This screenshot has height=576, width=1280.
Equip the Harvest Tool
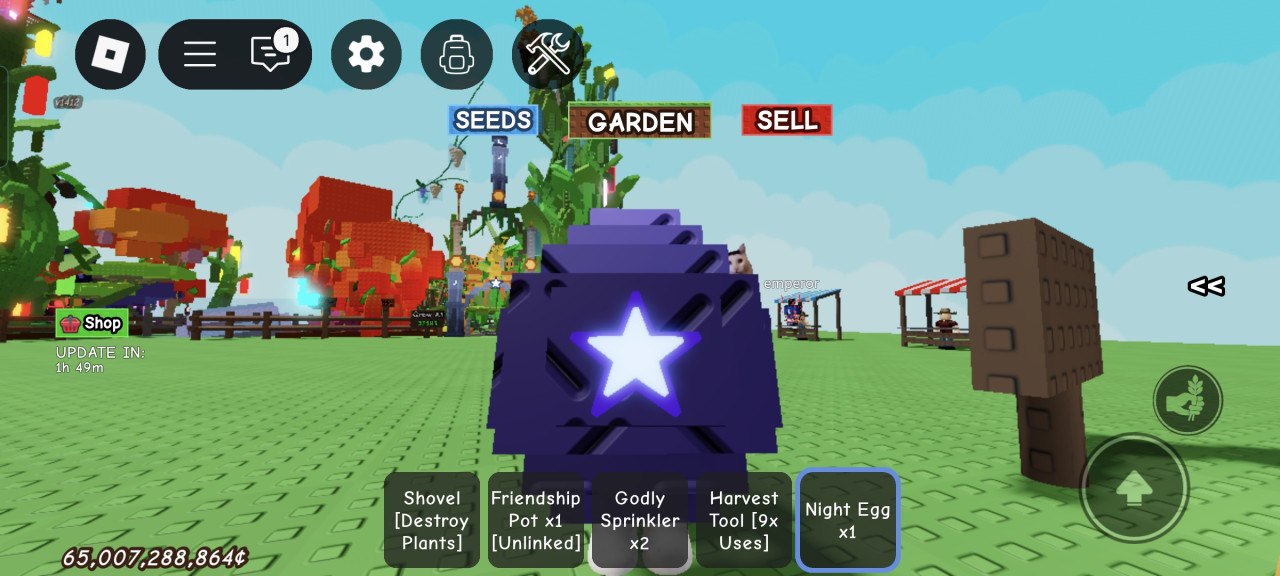(744, 520)
